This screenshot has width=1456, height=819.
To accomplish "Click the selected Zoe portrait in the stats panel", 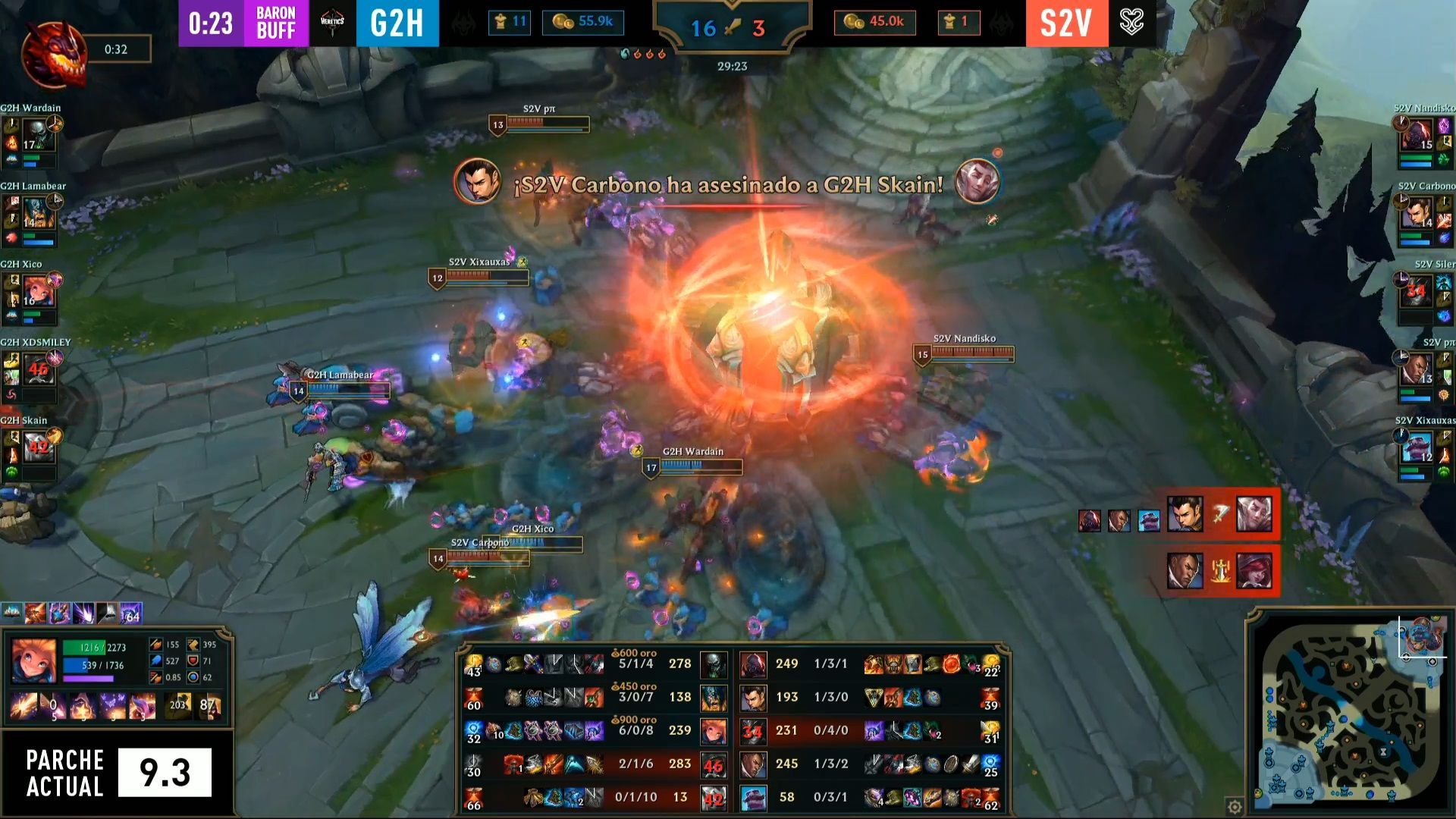I will [x=34, y=661].
